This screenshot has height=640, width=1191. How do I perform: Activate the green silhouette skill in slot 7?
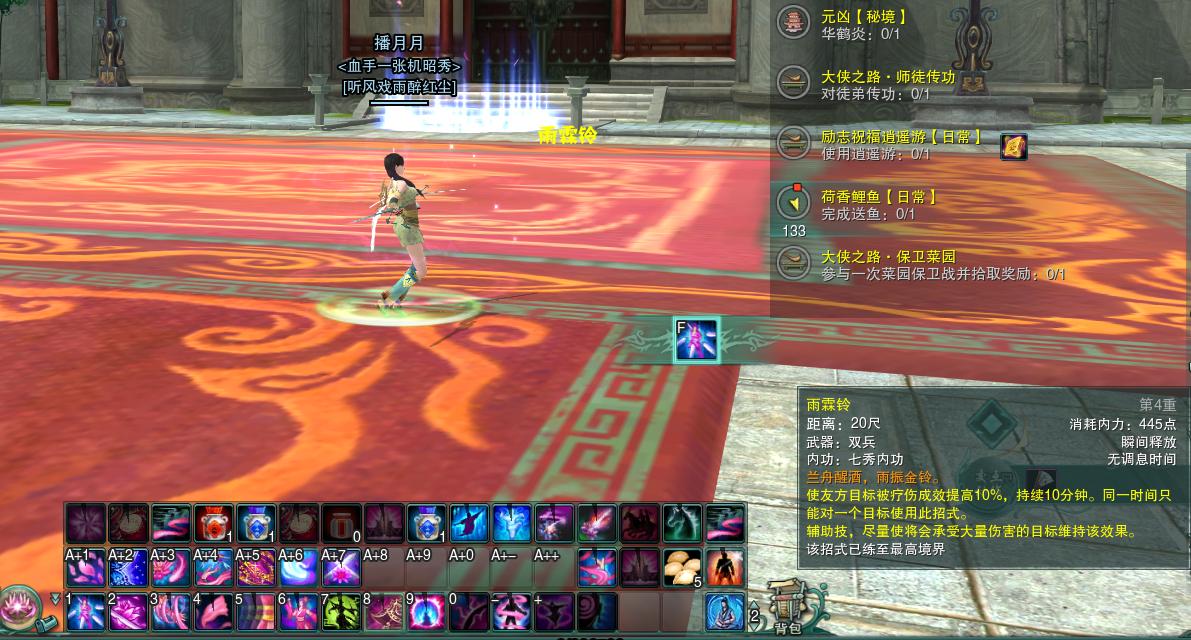(340, 611)
